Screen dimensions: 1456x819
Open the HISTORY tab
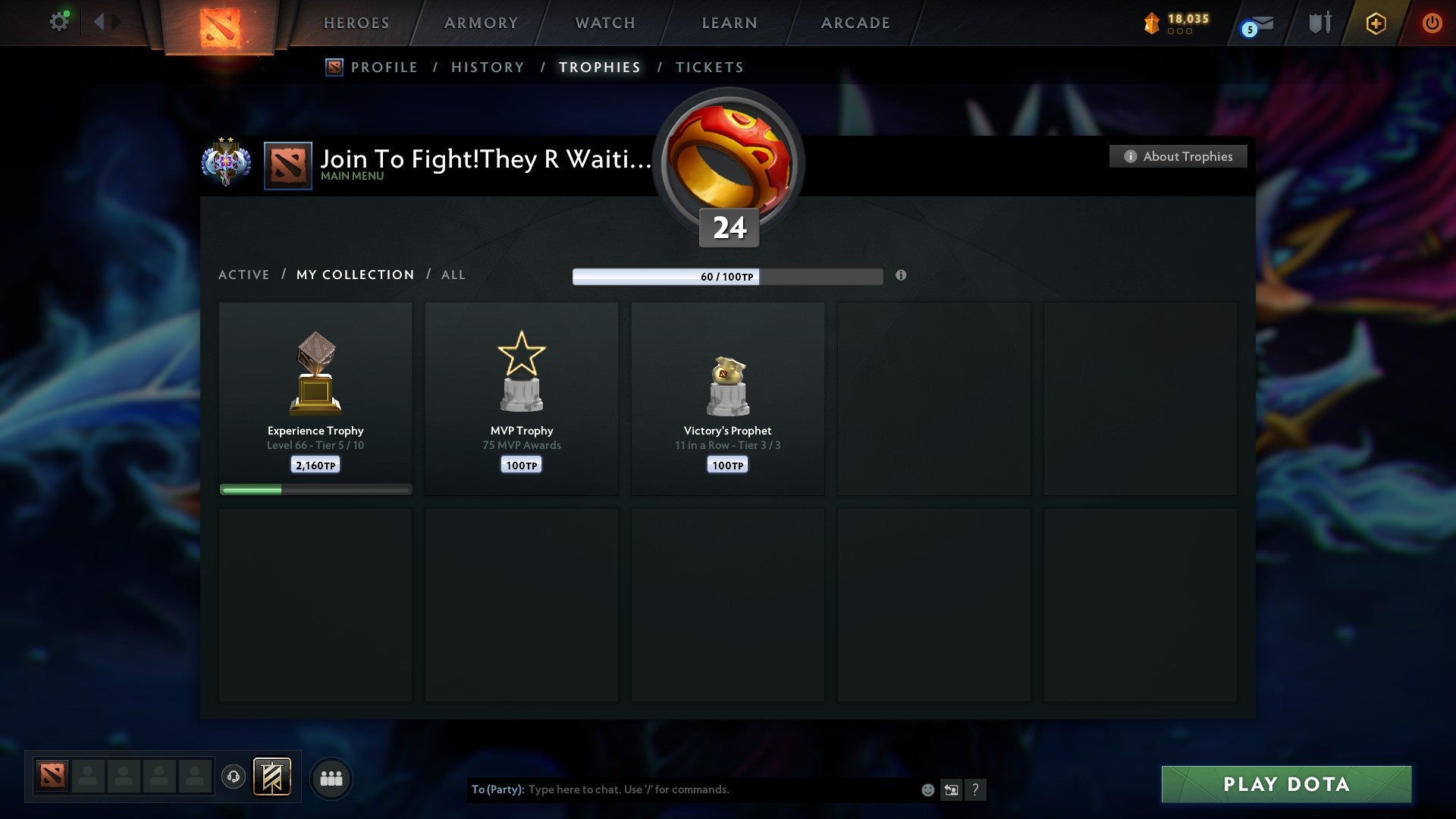(x=487, y=67)
